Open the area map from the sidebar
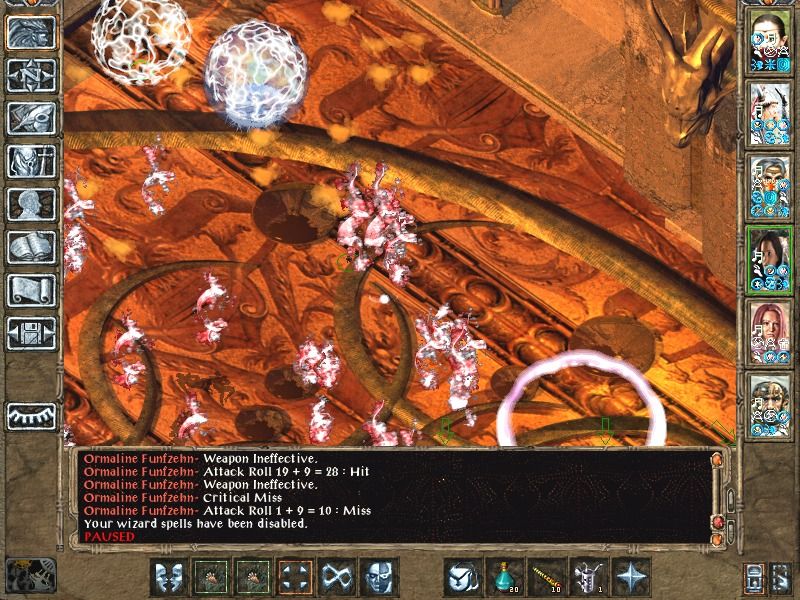The image size is (800, 600). click(30, 75)
